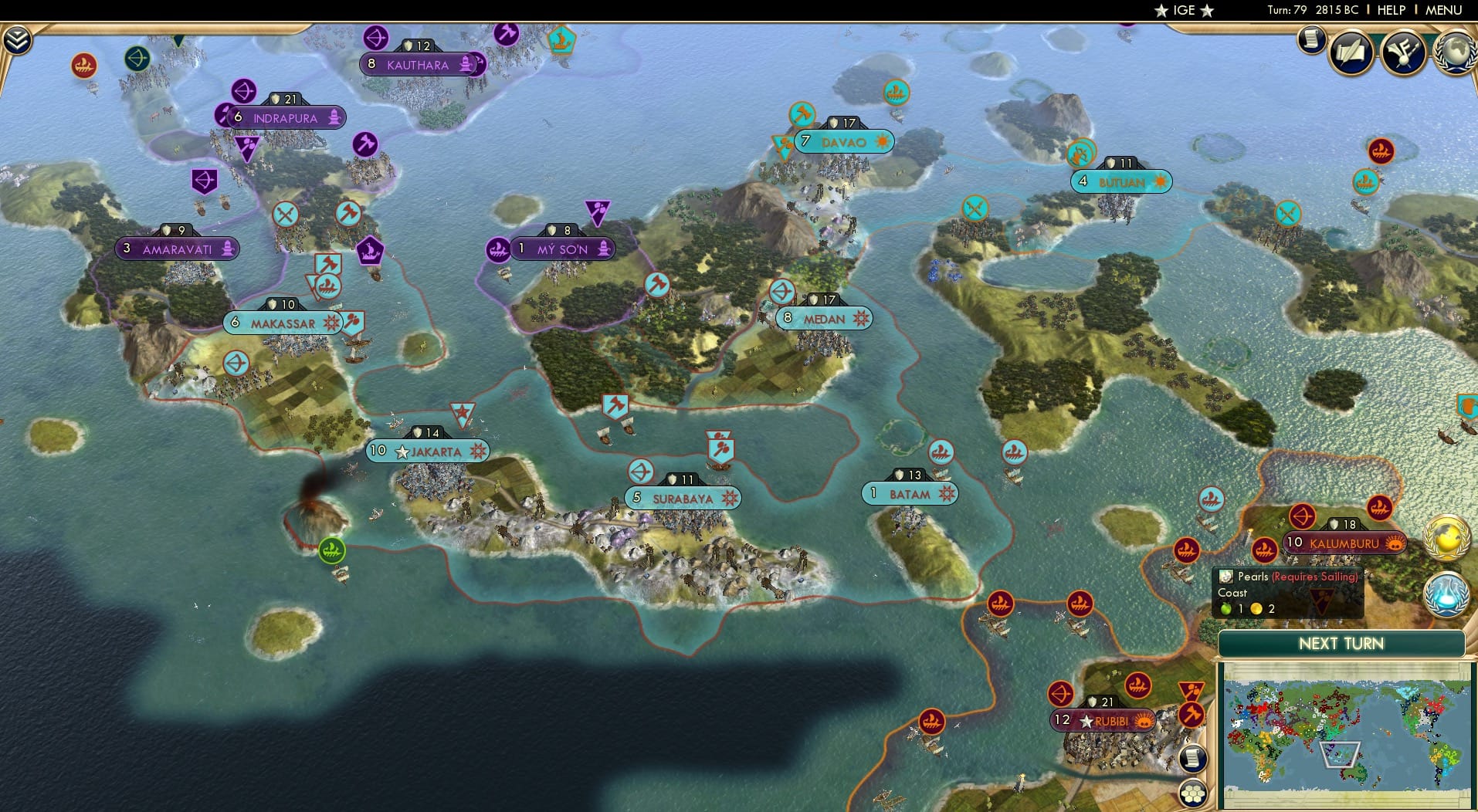The height and width of the screenshot is (812, 1478).
Task: Open the Social Policies screen
Action: 1350,52
